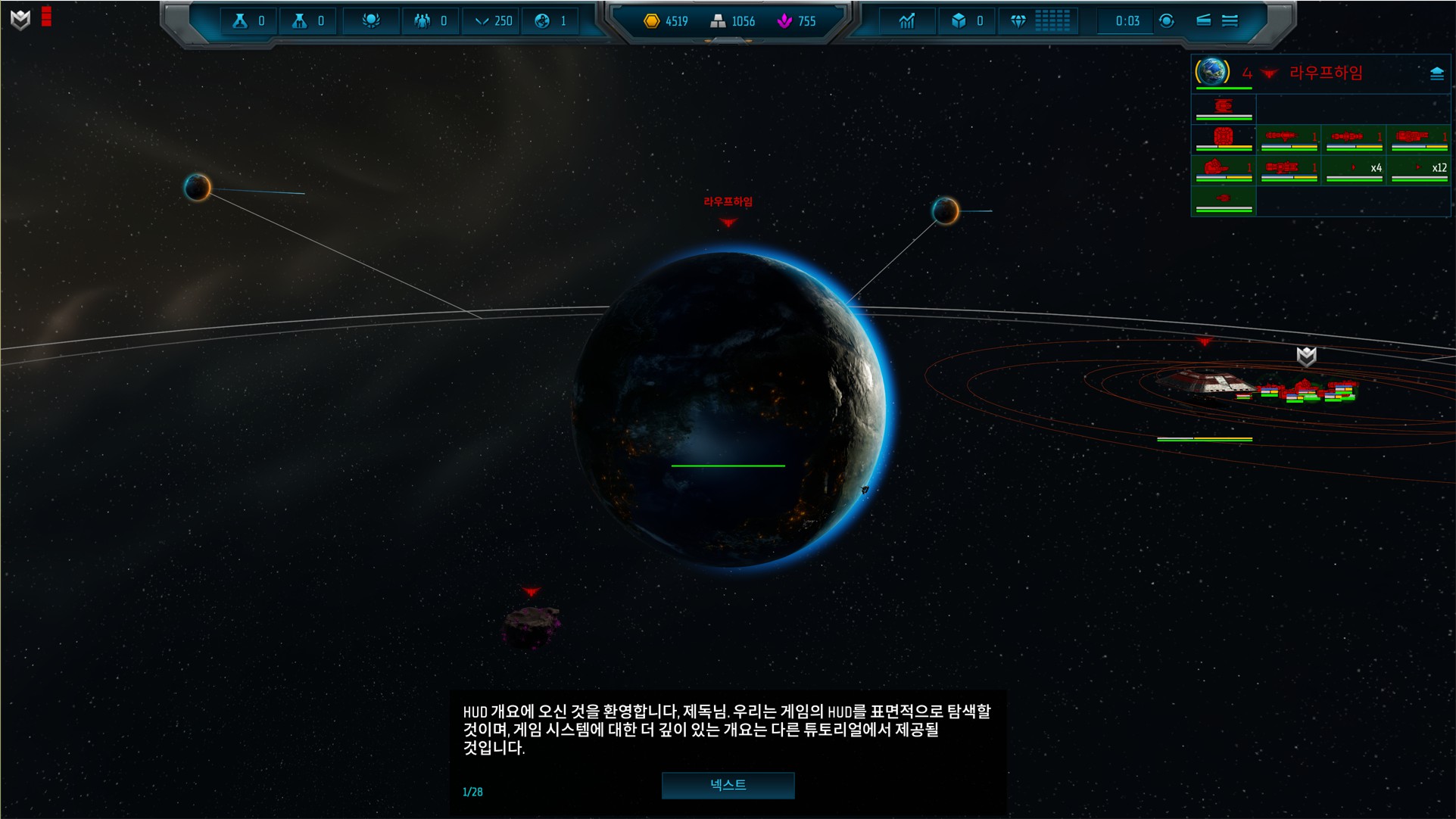Select the fleet shield marker over the ships
Viewport: 1456px width, 819px height.
[1306, 357]
